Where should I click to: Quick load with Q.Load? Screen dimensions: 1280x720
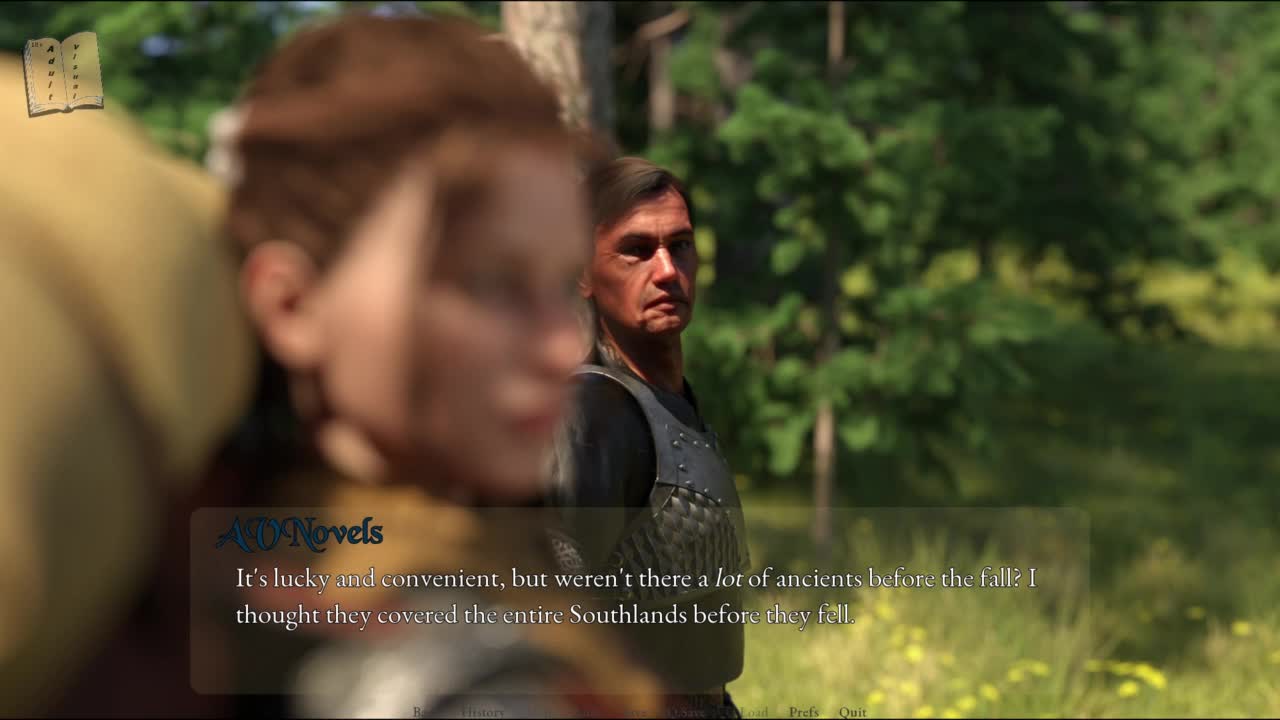(745, 712)
